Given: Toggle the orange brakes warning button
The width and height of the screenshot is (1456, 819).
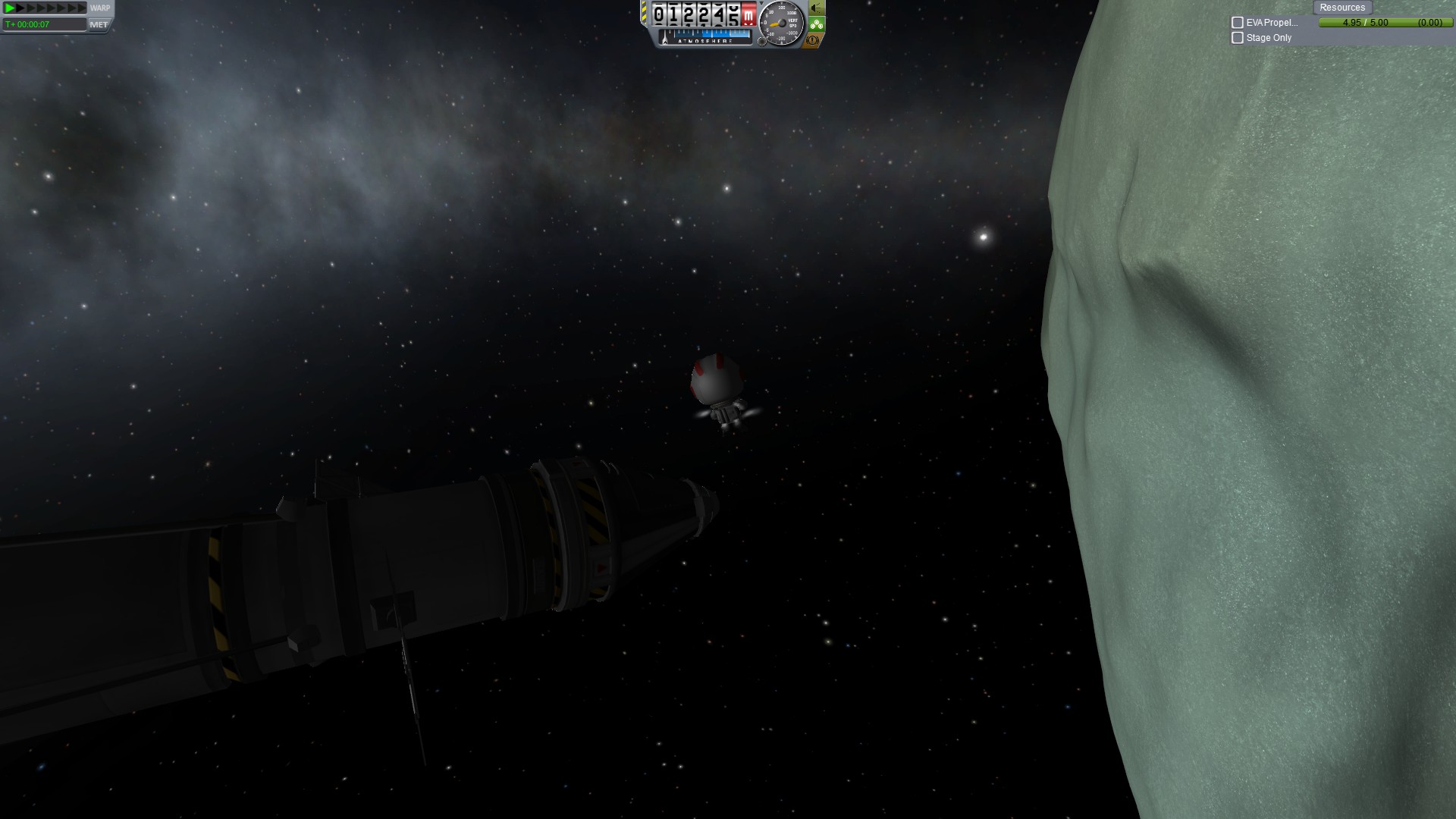Looking at the screenshot, I should 812,39.
